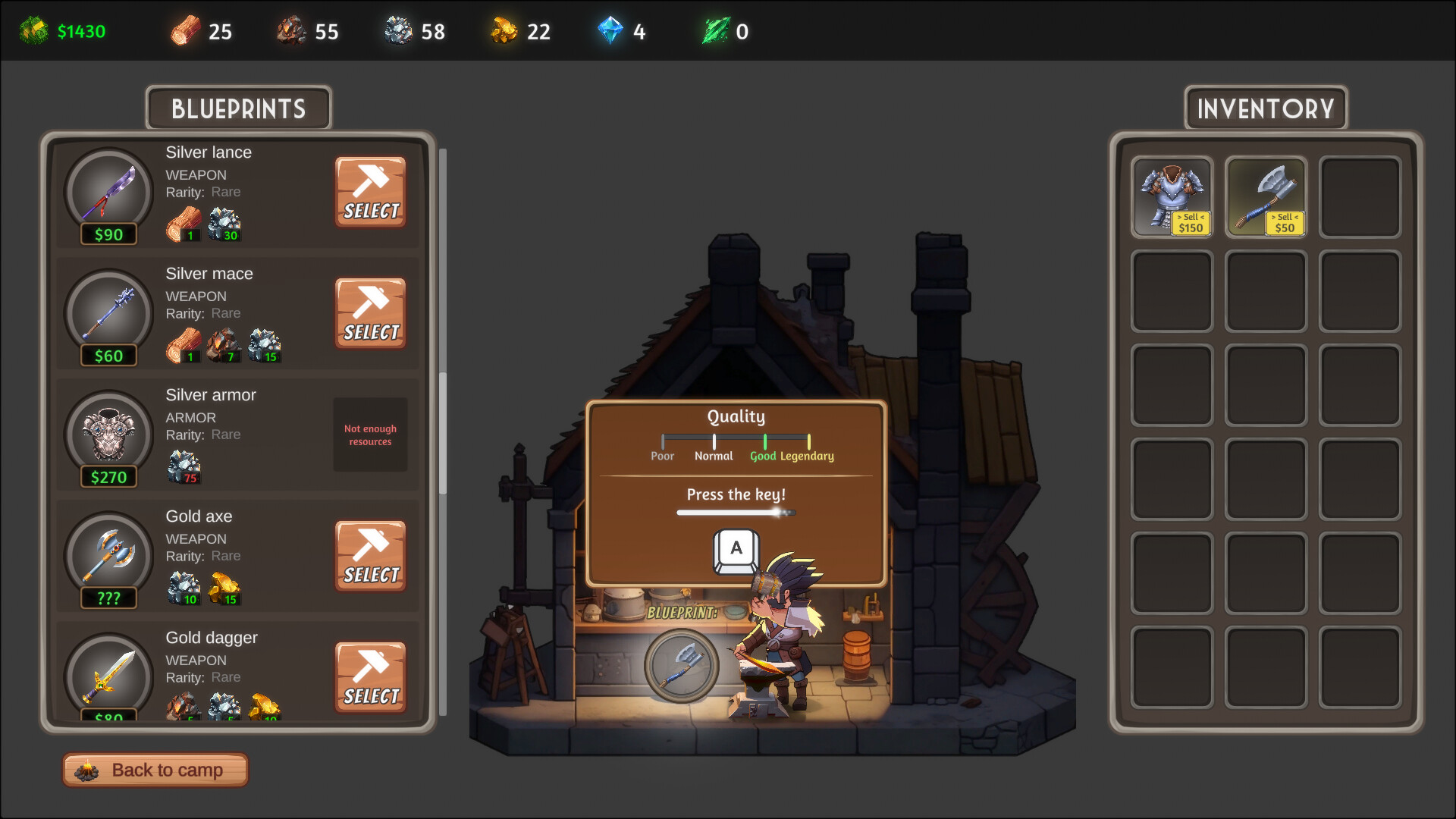Select the Gold axe blueprint
This screenshot has width=1456, height=819.
point(370,557)
